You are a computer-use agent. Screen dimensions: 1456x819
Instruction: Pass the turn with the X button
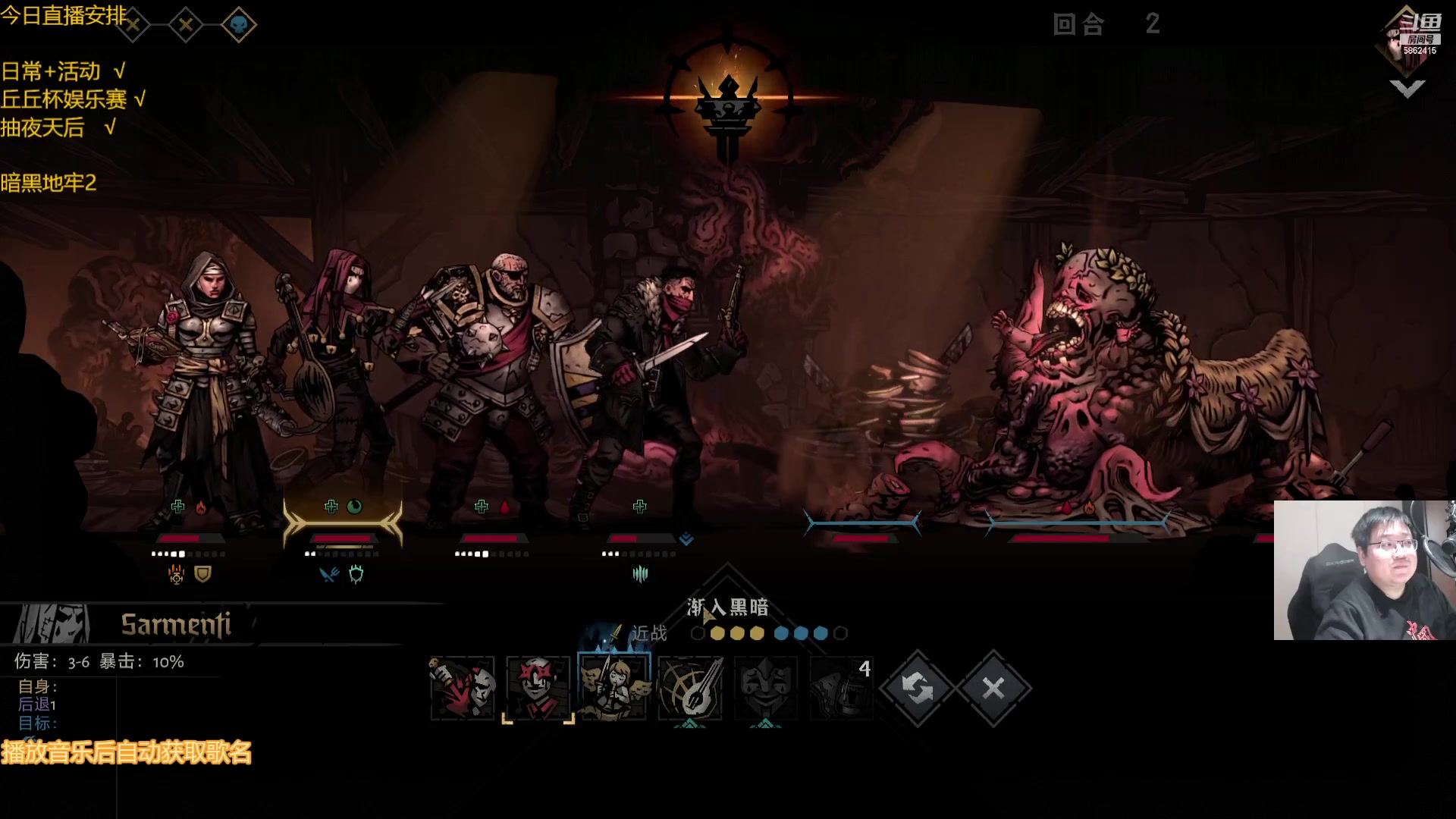tap(993, 688)
